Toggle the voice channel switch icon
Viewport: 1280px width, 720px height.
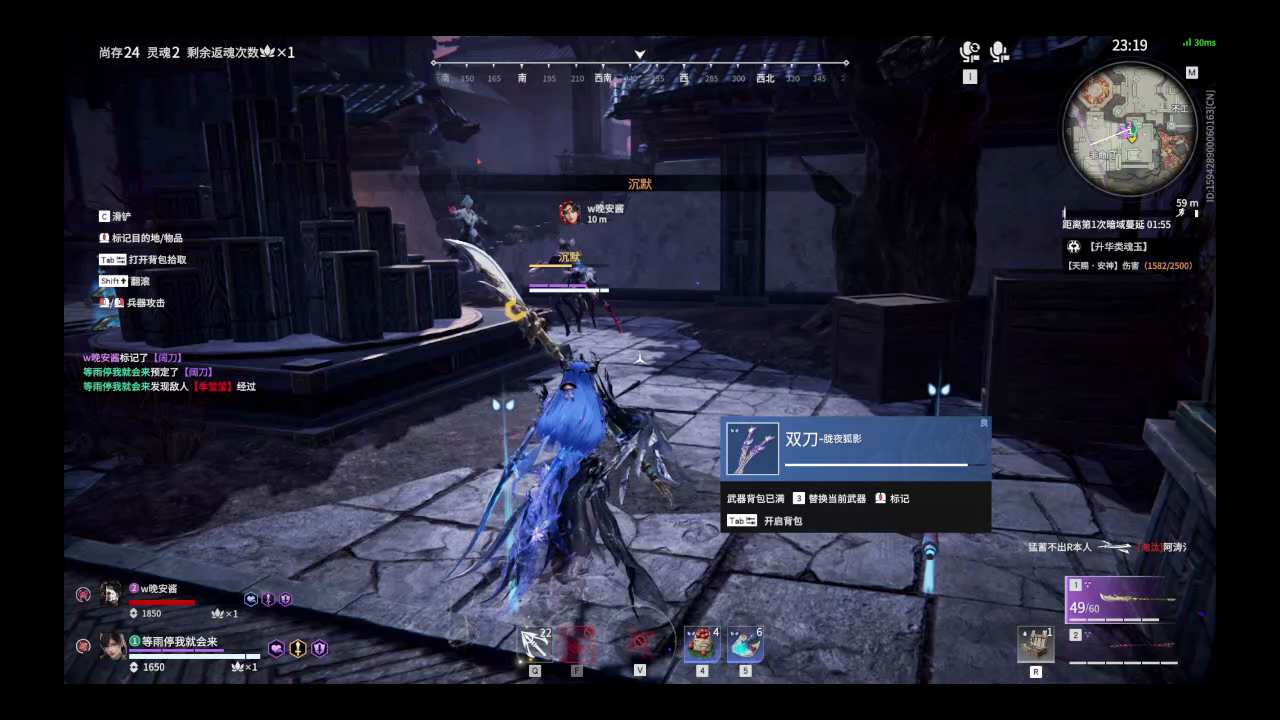tap(969, 52)
